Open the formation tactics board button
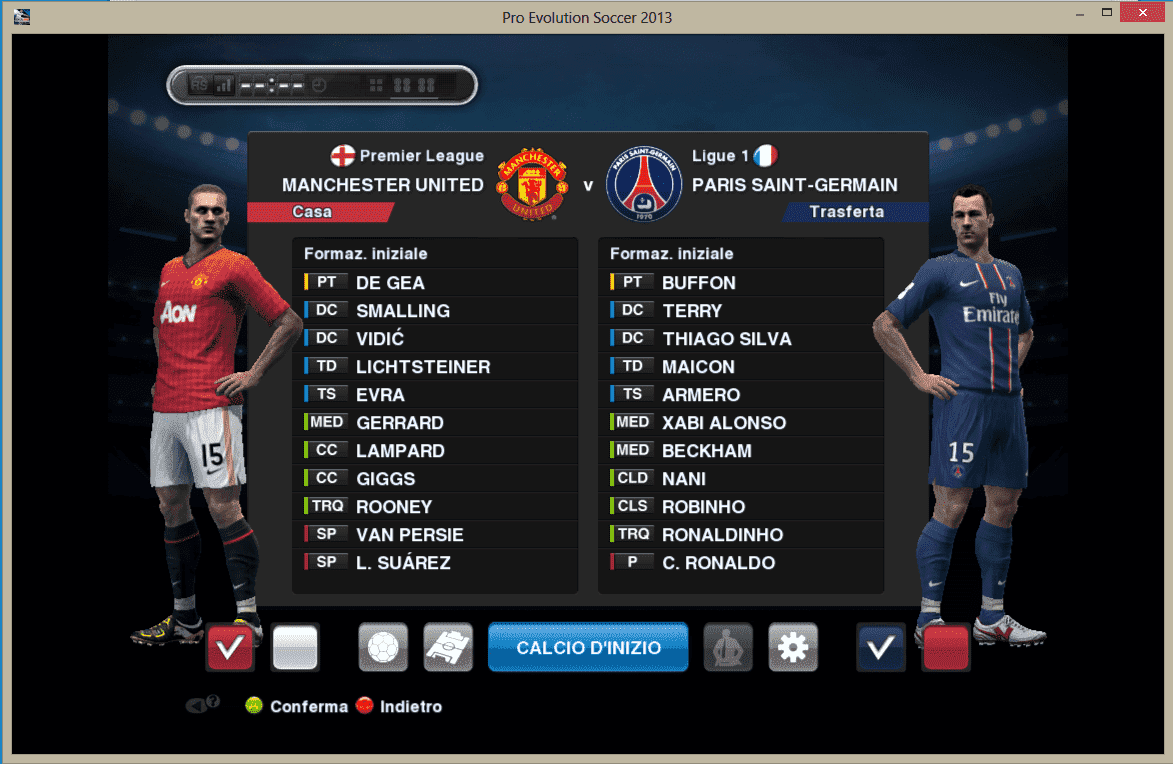This screenshot has width=1173, height=764. 447,648
